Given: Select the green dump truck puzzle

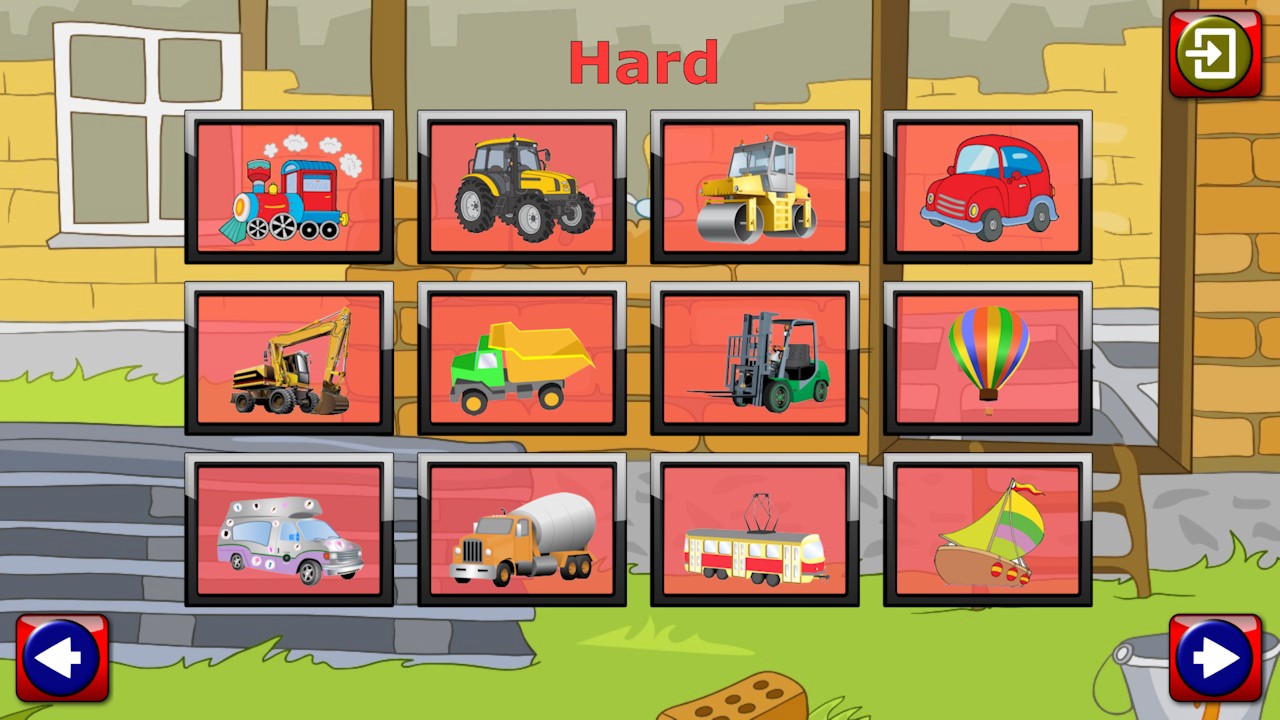Looking at the screenshot, I should pos(521,359).
